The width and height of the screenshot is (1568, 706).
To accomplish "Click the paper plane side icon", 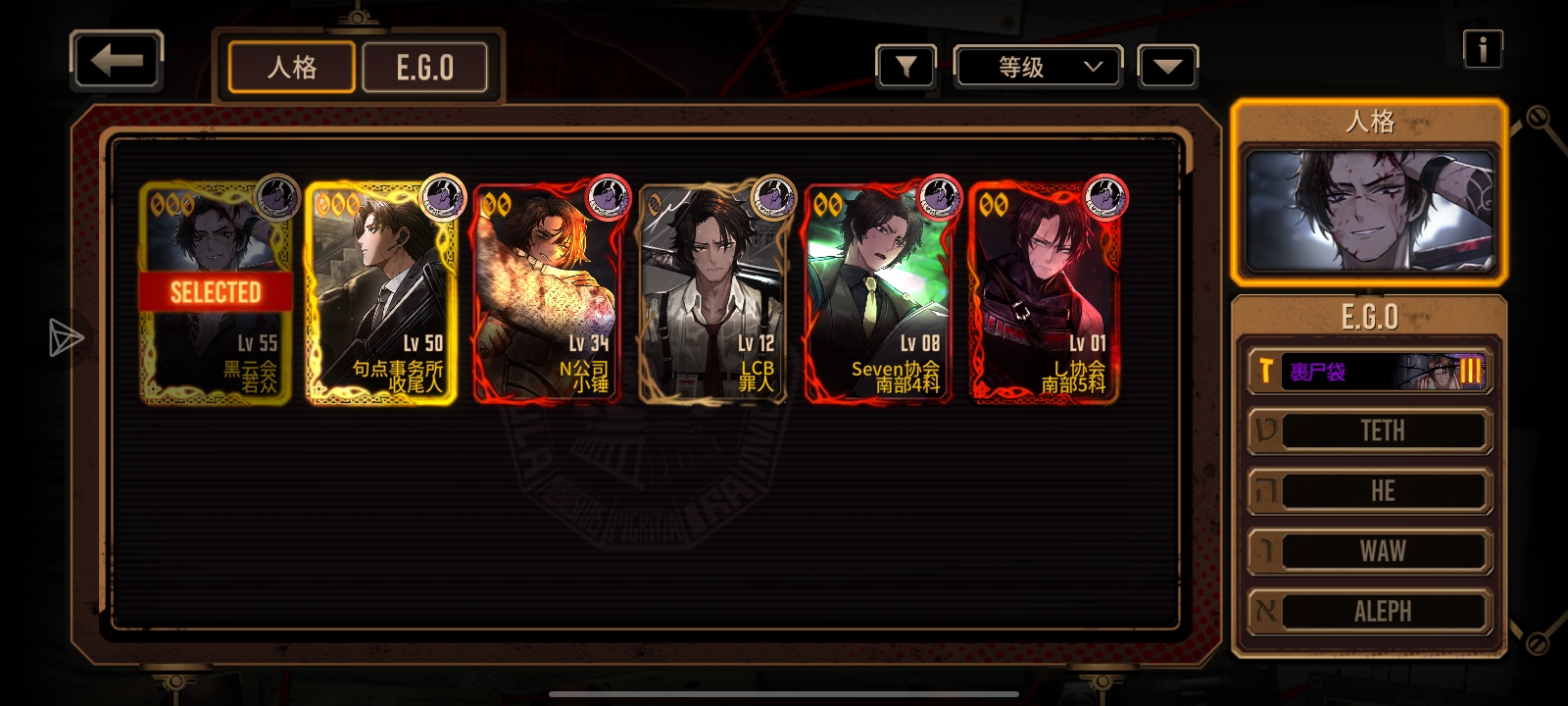I will tap(66, 337).
